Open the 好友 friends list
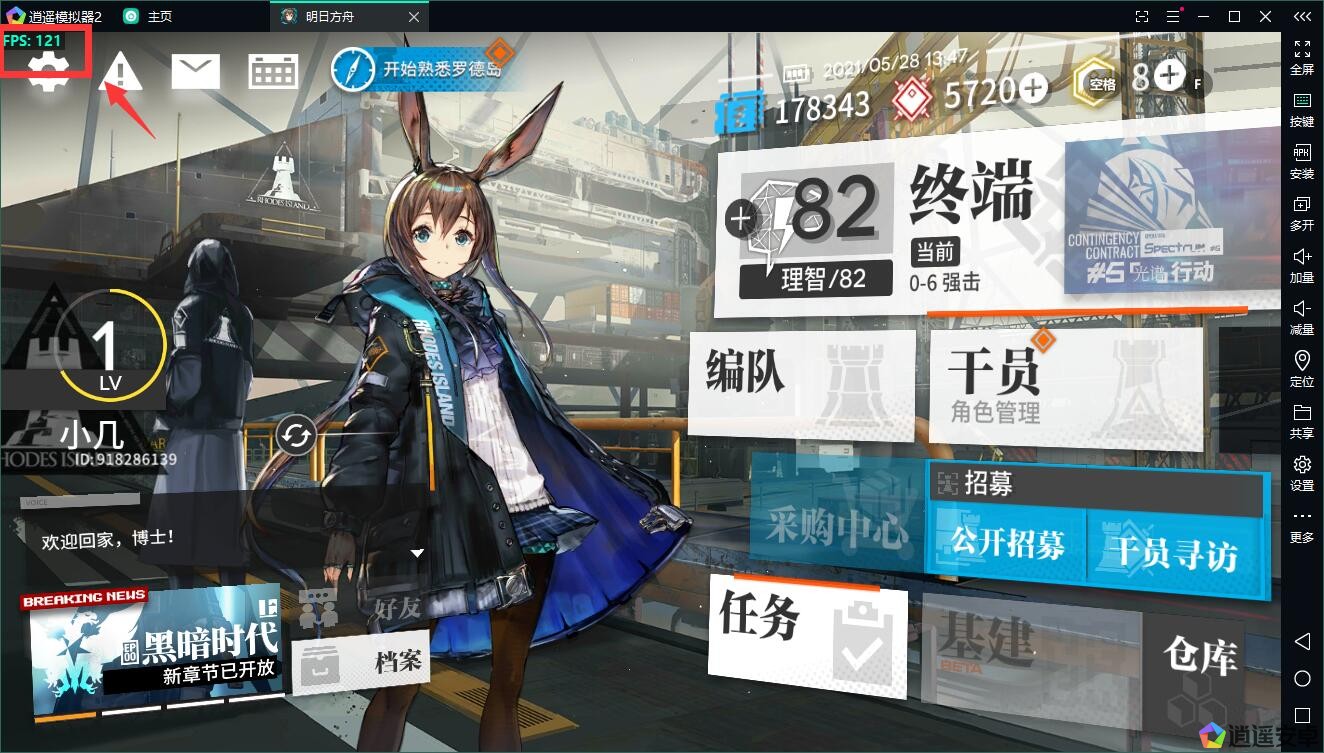This screenshot has height=753, width=1324. (362, 606)
